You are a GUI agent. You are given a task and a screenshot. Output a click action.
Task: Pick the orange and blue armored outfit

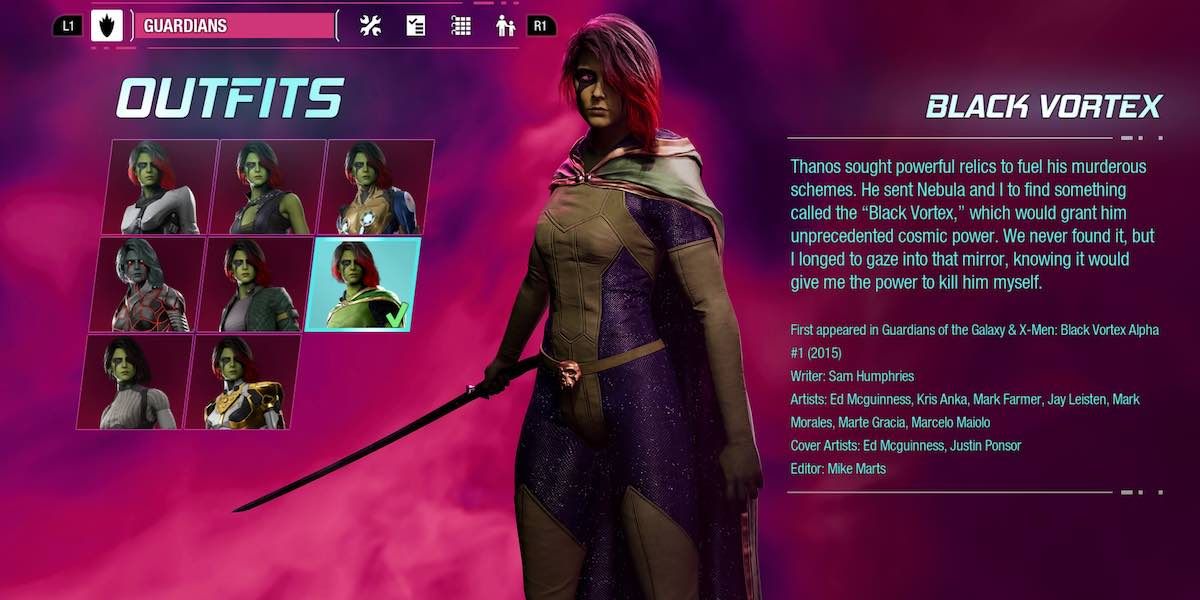pos(376,187)
